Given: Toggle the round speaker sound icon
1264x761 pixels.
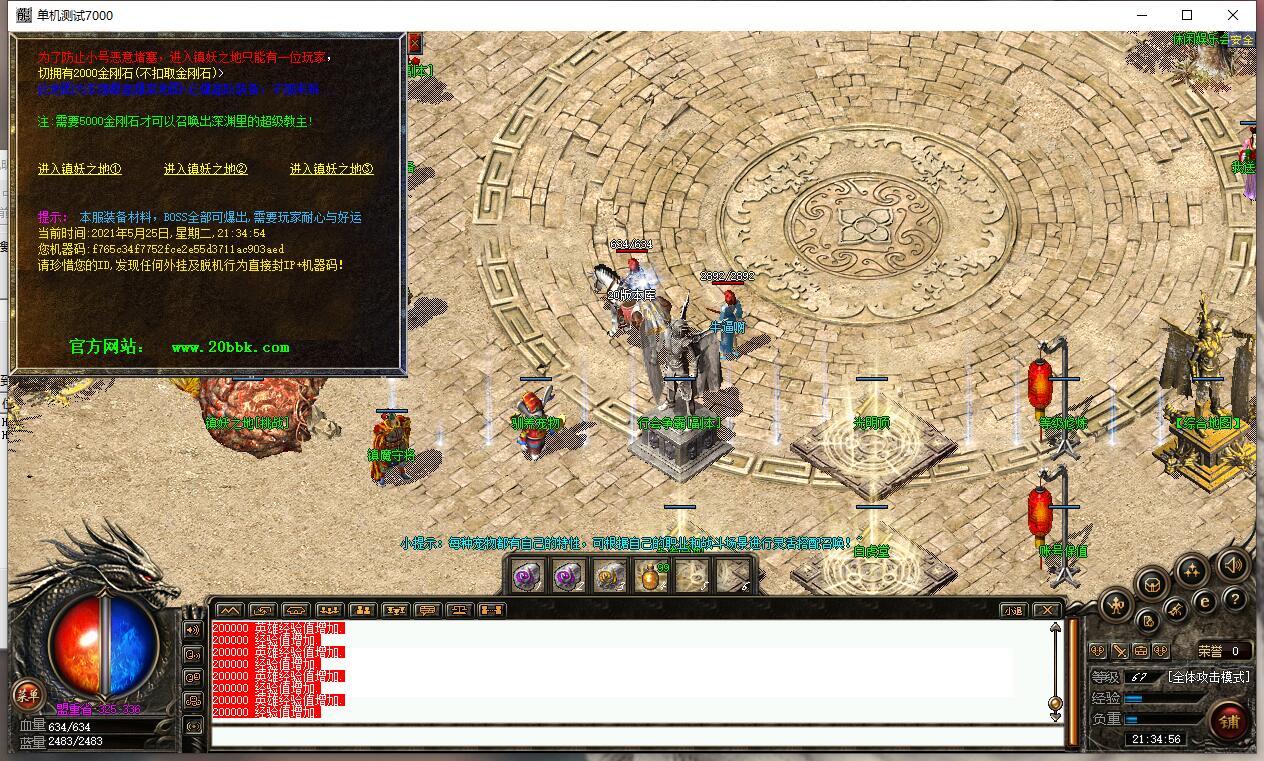Looking at the screenshot, I should (x=1233, y=566).
